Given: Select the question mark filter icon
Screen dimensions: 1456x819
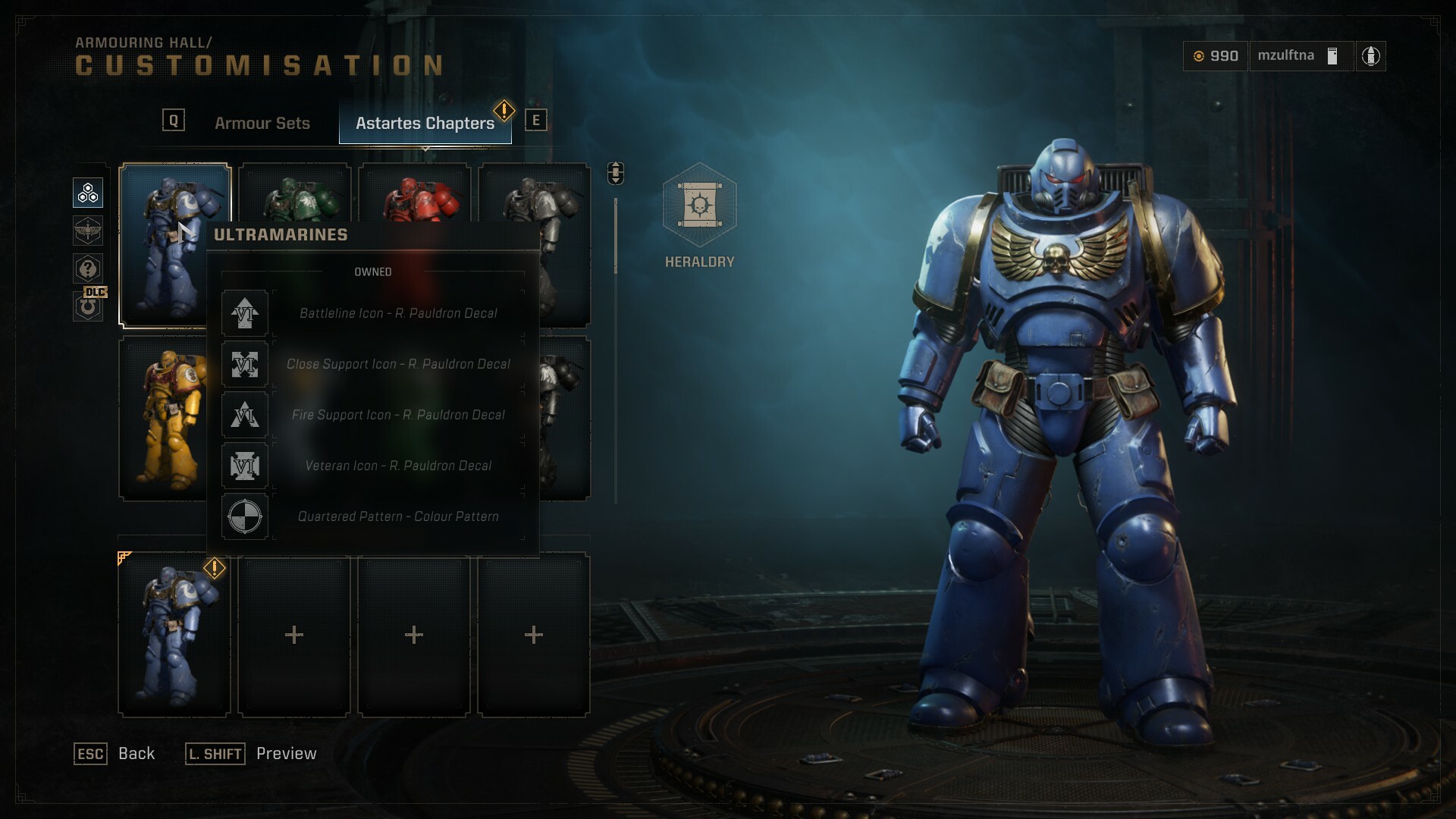Looking at the screenshot, I should (87, 269).
